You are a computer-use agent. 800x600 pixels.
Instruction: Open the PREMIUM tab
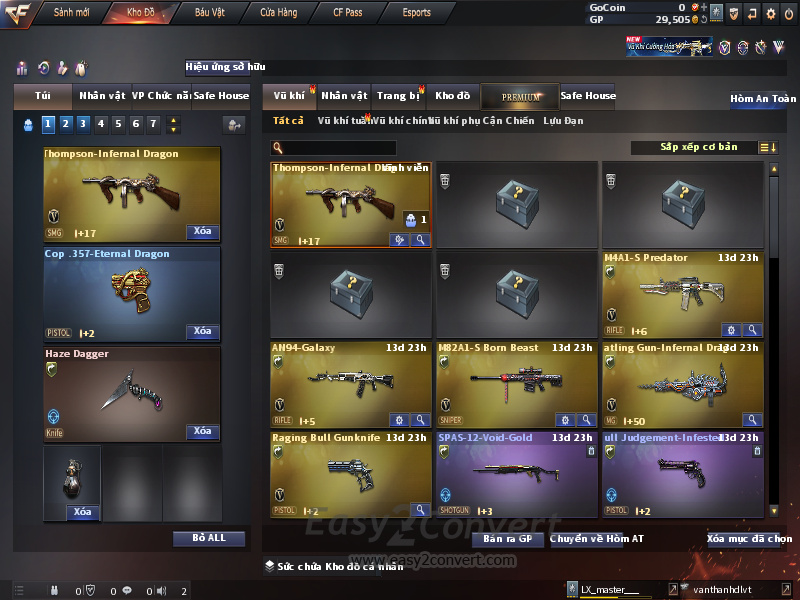(x=521, y=96)
